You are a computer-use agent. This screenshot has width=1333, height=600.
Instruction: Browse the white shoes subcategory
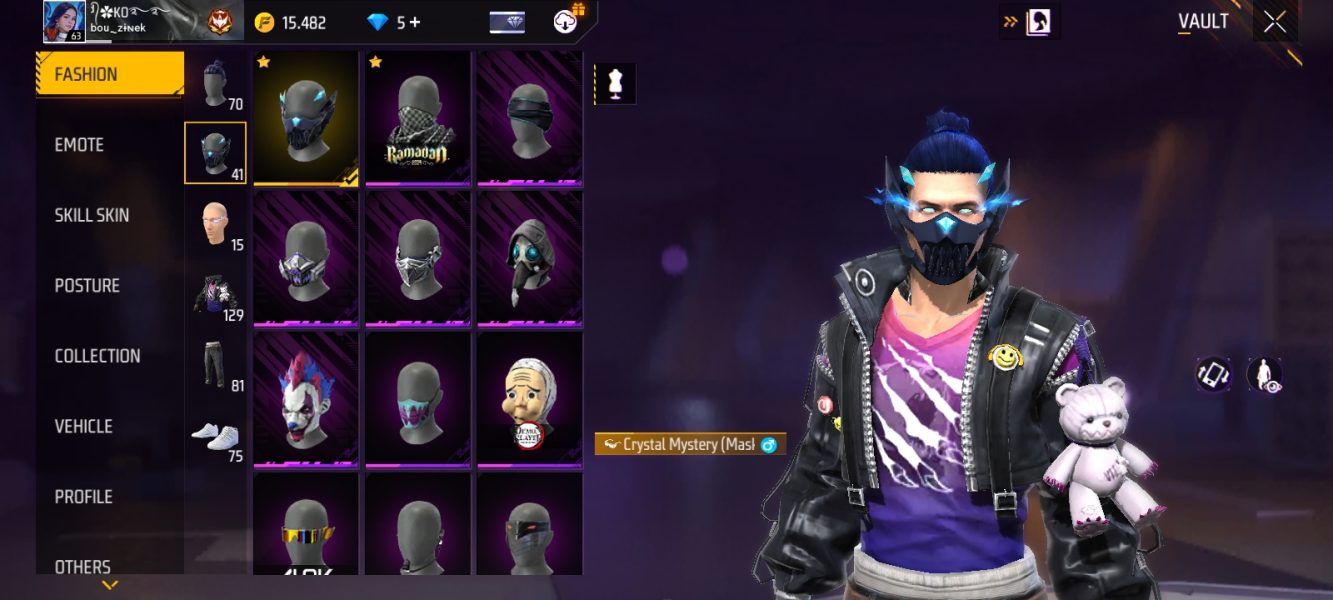point(216,436)
